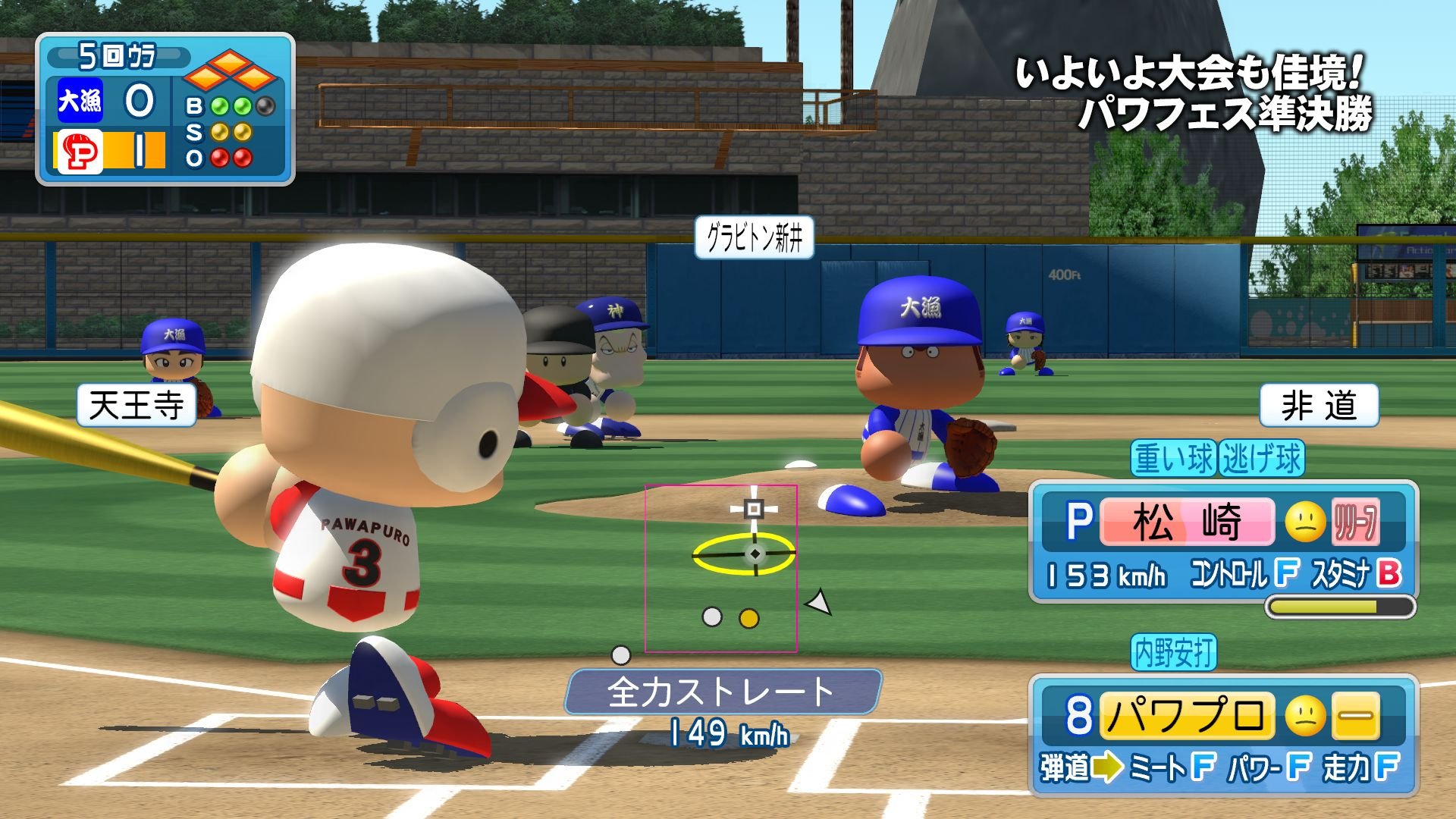Click the yellow meet cursor ellipse
The width and height of the screenshot is (1456, 819).
743,554
